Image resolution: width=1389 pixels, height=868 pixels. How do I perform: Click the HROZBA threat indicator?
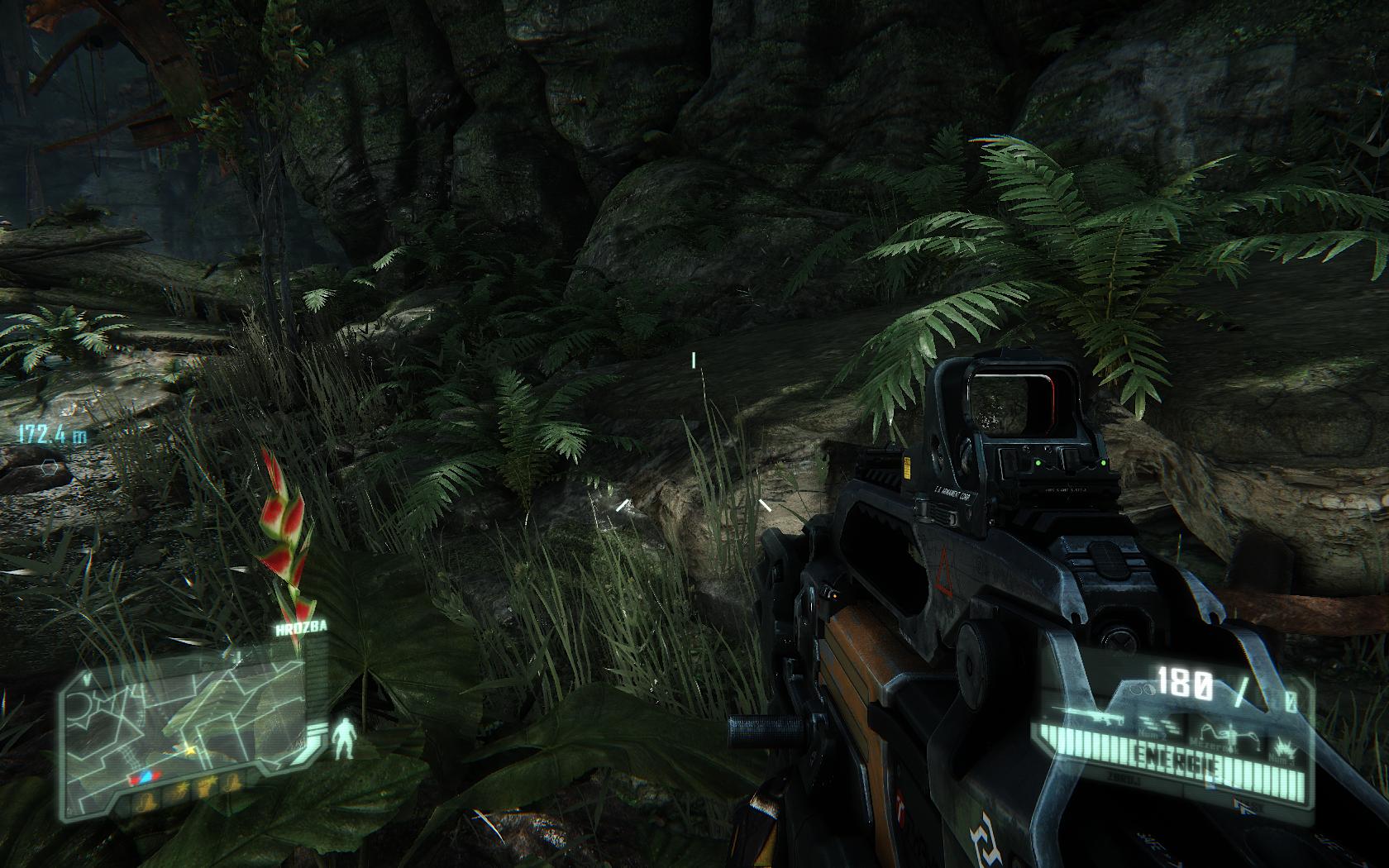click(x=303, y=627)
